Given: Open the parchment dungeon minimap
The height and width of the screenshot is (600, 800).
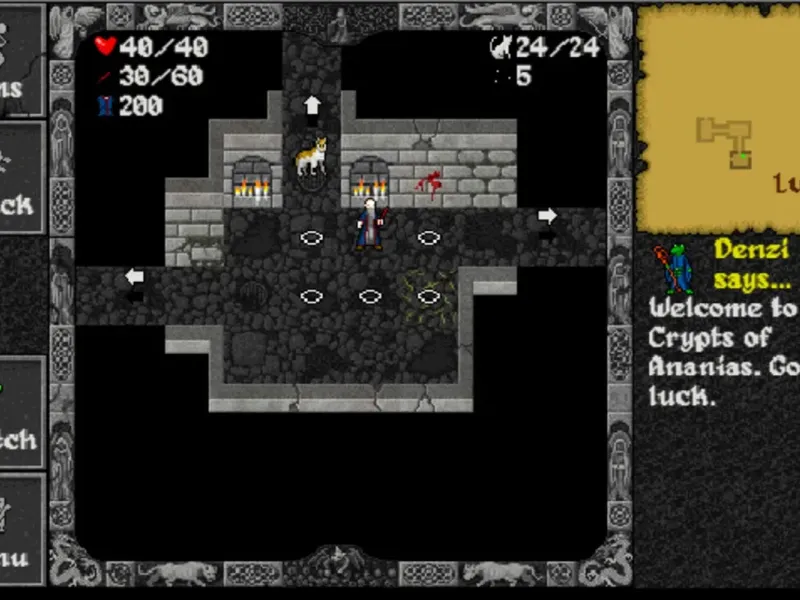Looking at the screenshot, I should tap(720, 120).
